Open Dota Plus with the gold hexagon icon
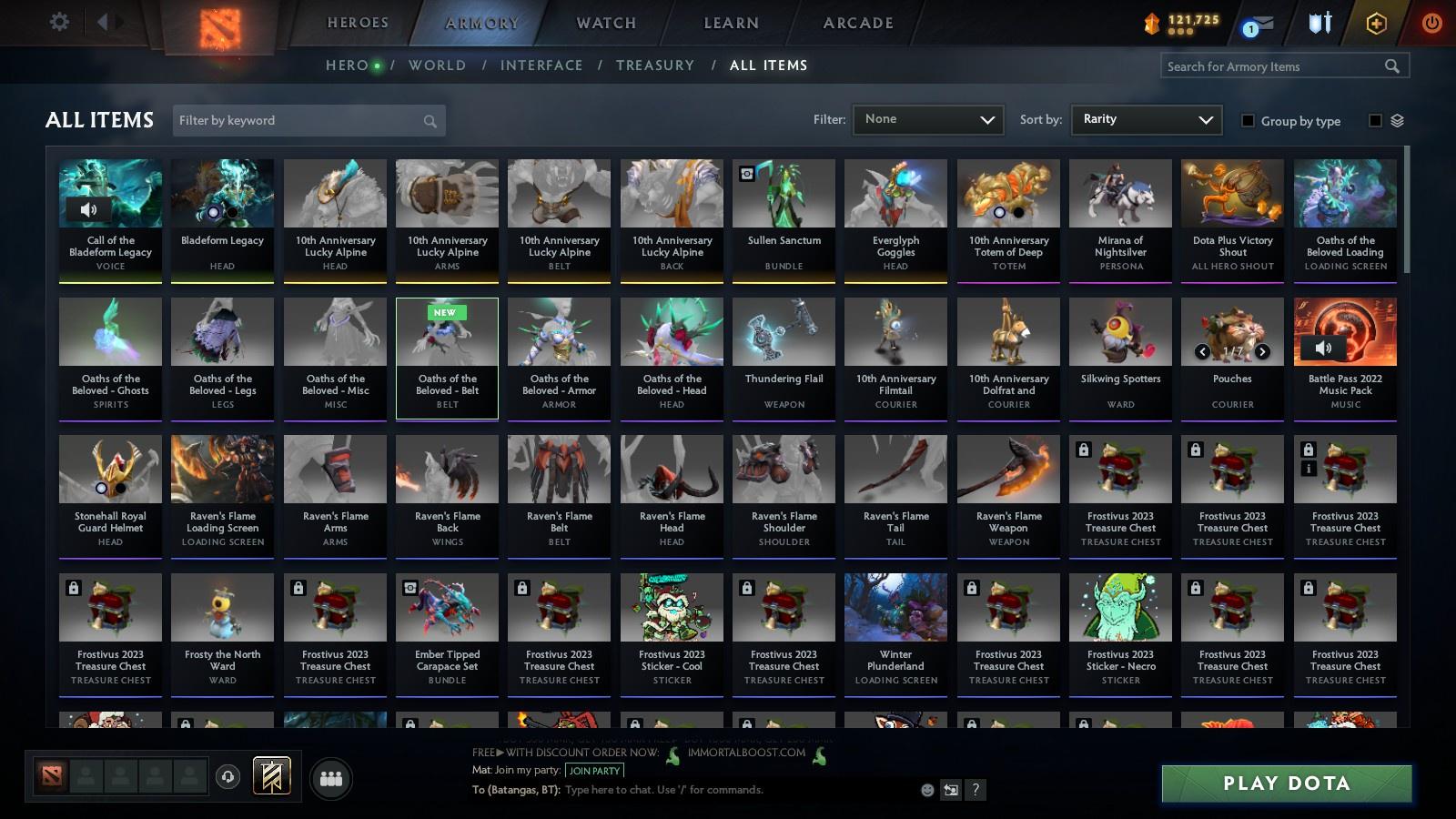Screen dimensions: 1456x819 [x=1377, y=23]
